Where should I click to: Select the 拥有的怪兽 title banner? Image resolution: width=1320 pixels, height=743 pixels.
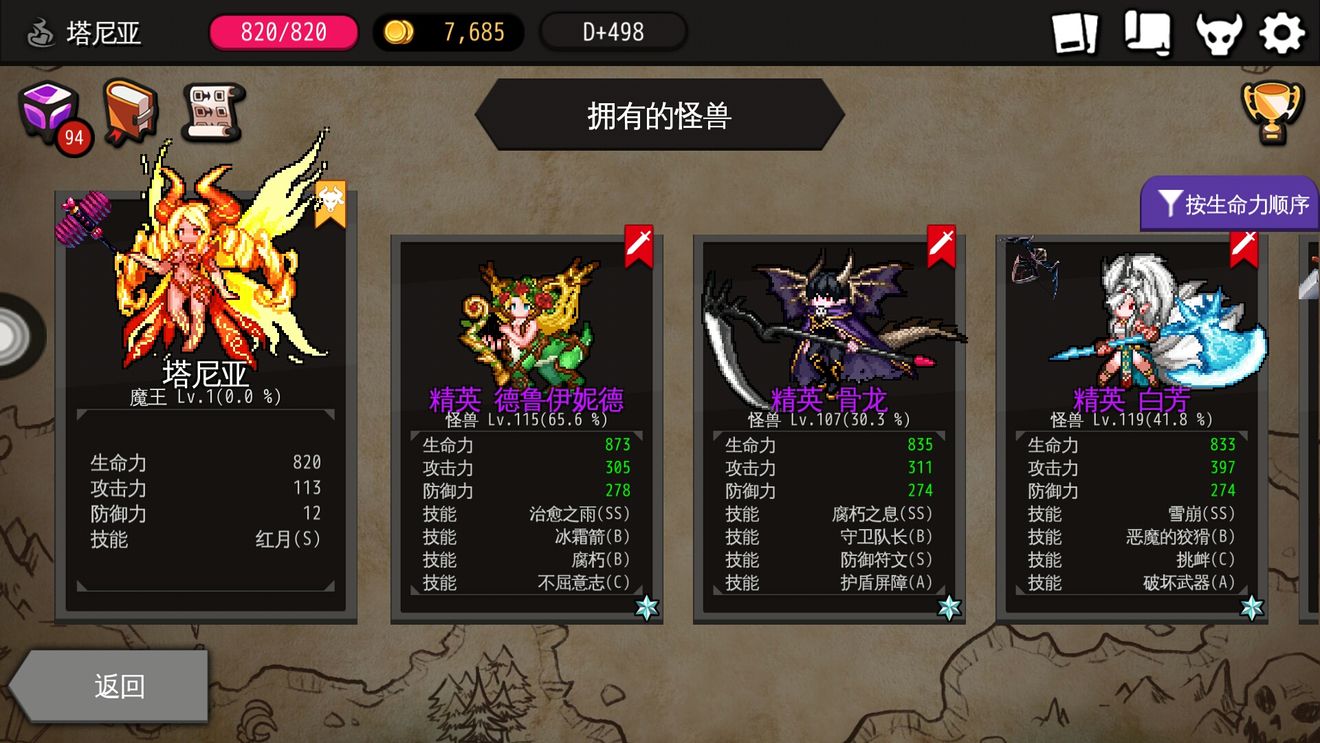tap(660, 113)
